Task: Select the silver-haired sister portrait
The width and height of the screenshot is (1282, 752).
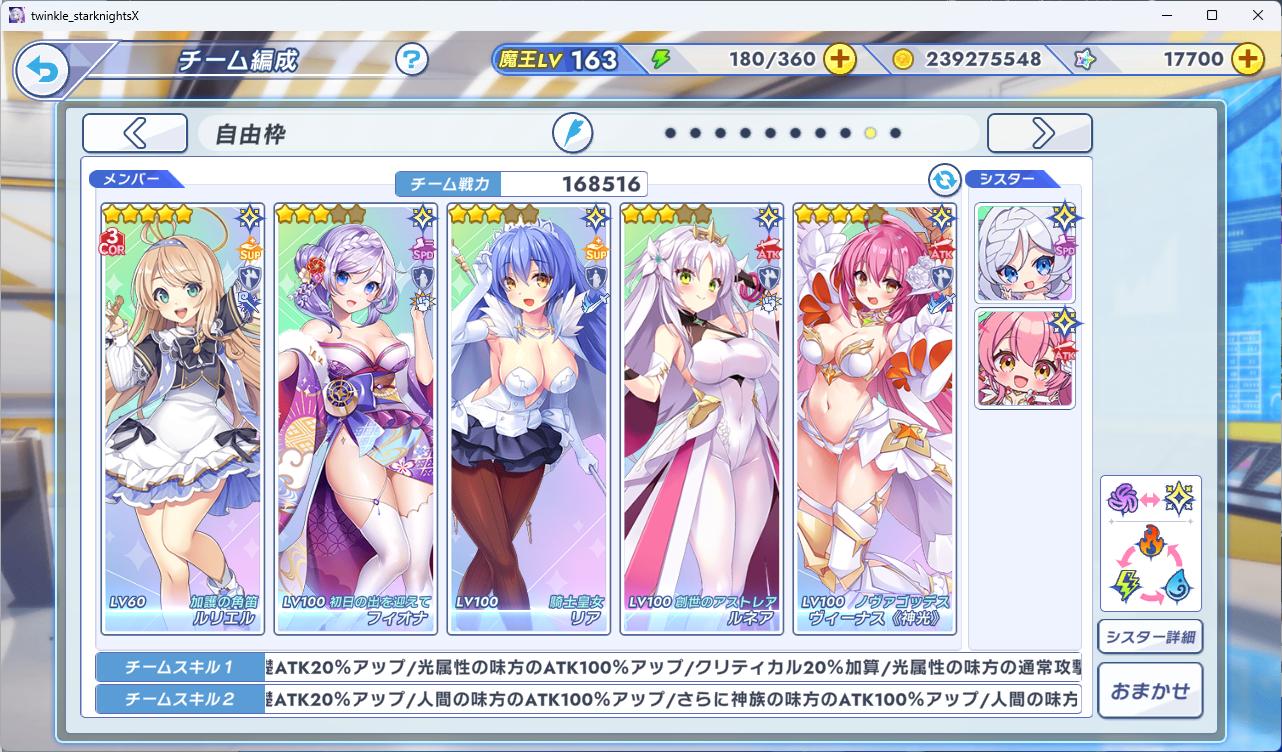Action: [x=1025, y=254]
